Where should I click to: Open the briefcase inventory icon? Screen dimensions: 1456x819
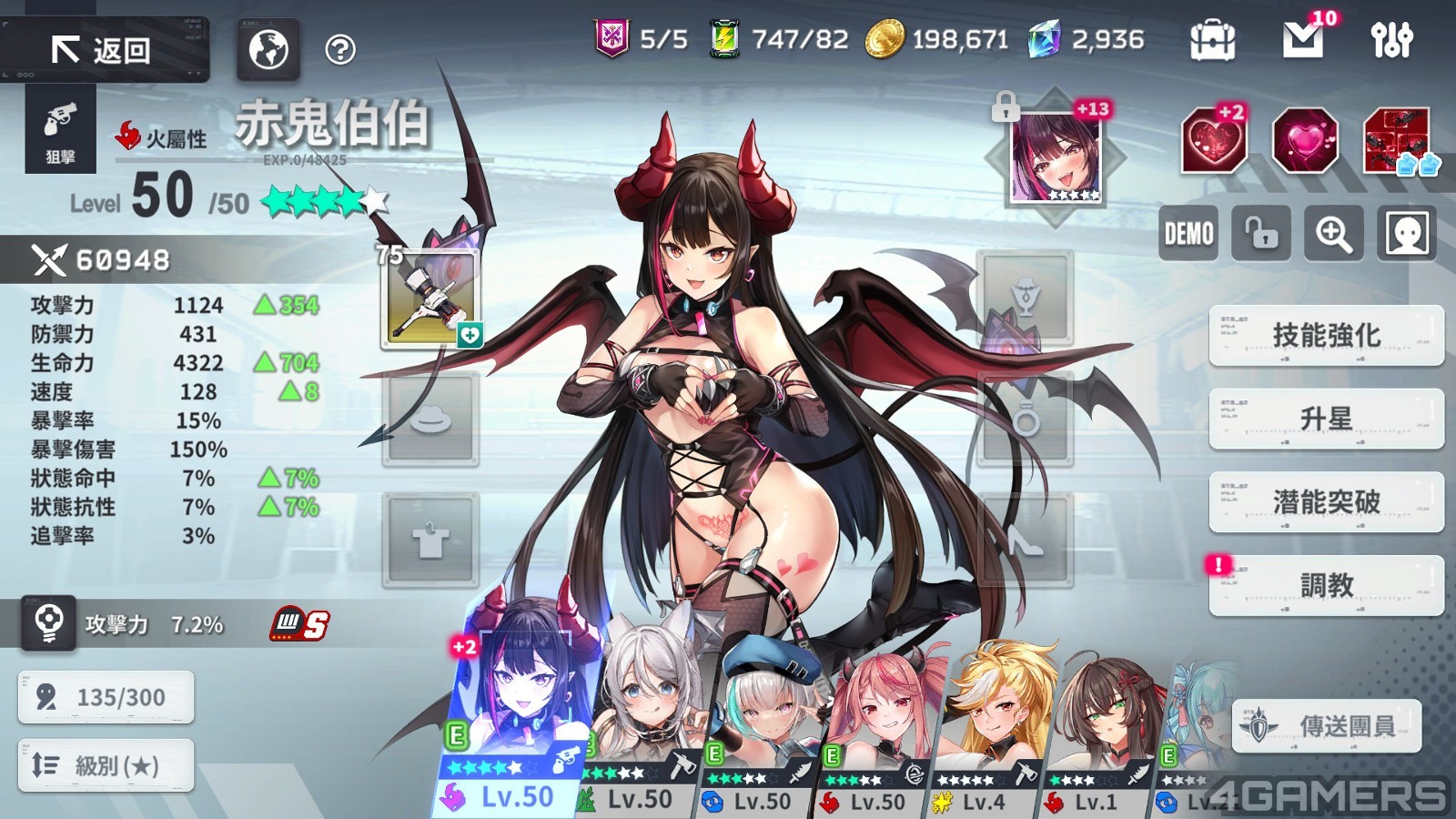(x=1212, y=40)
